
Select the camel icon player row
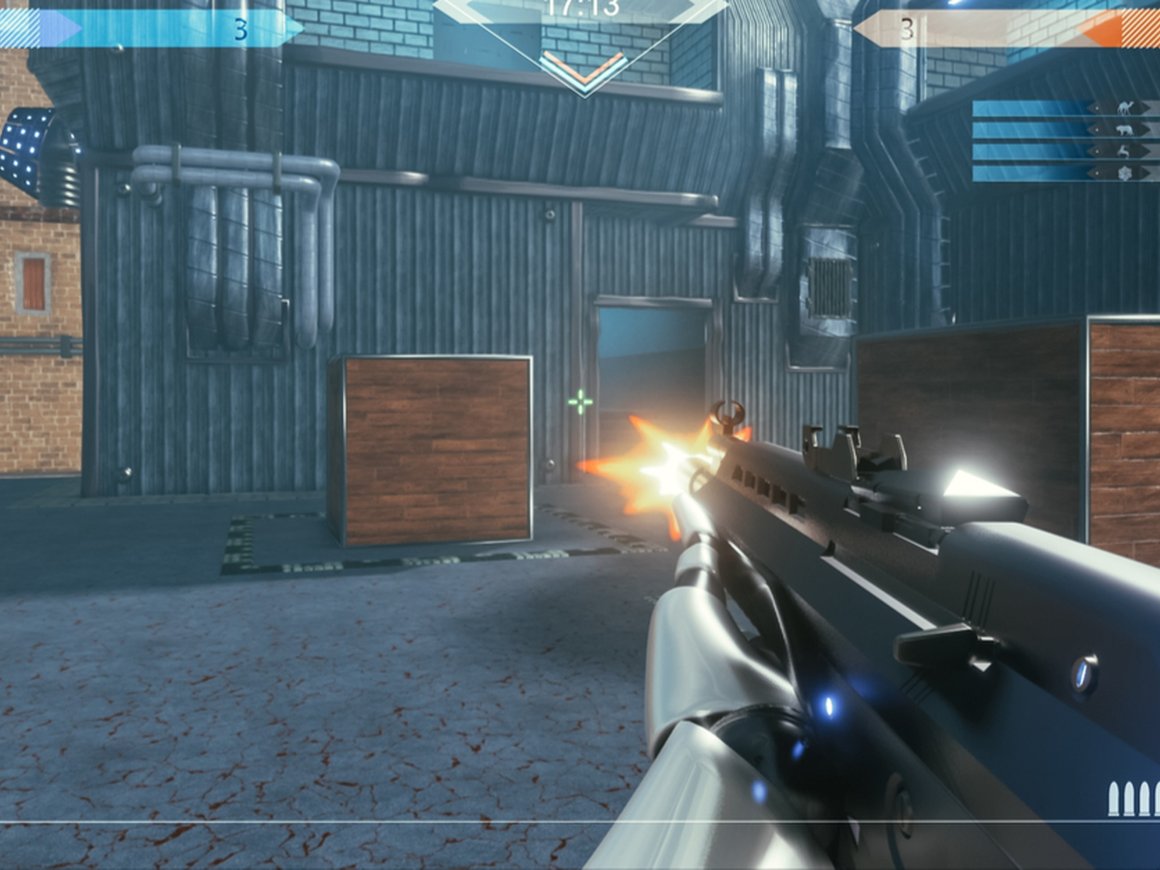1065,108
